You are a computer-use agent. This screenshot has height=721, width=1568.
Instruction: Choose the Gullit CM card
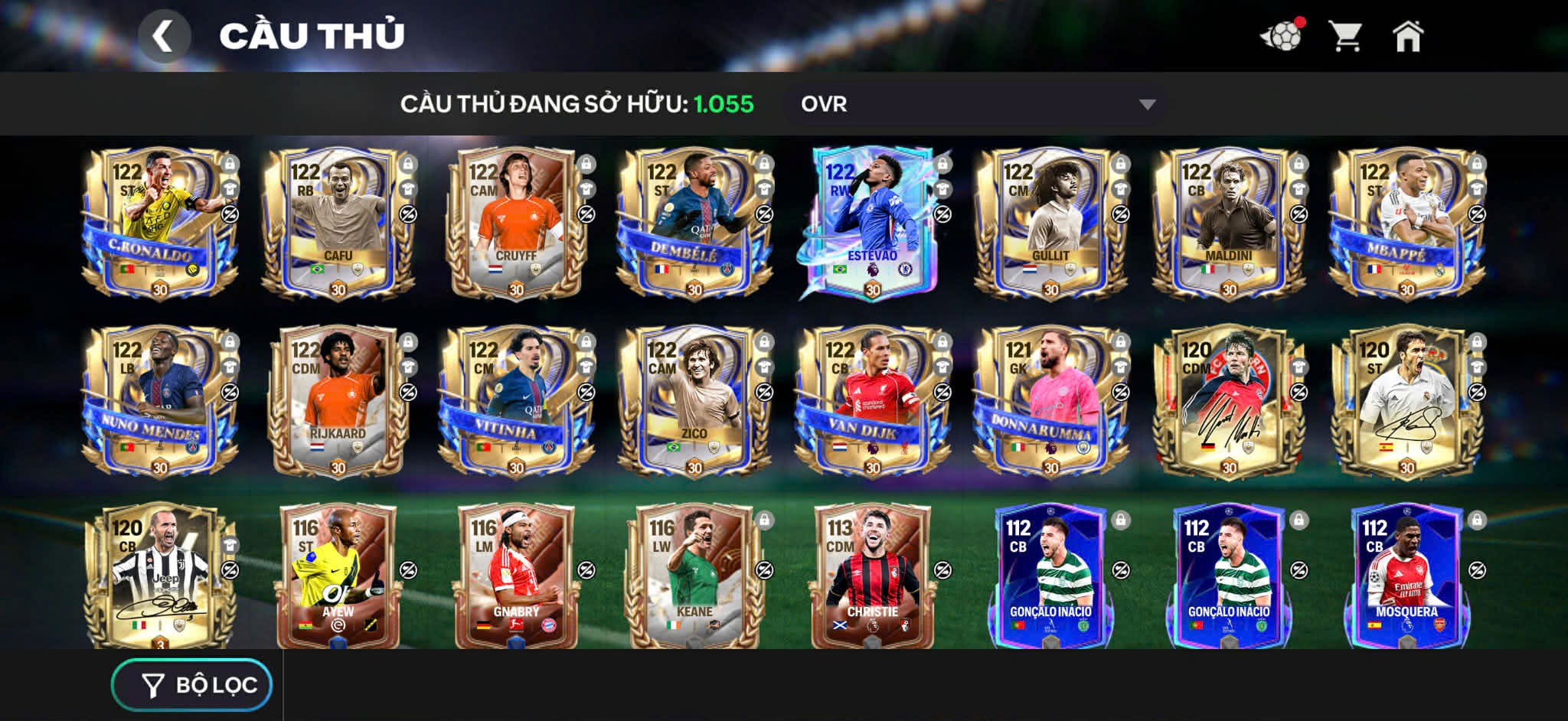tap(1050, 223)
